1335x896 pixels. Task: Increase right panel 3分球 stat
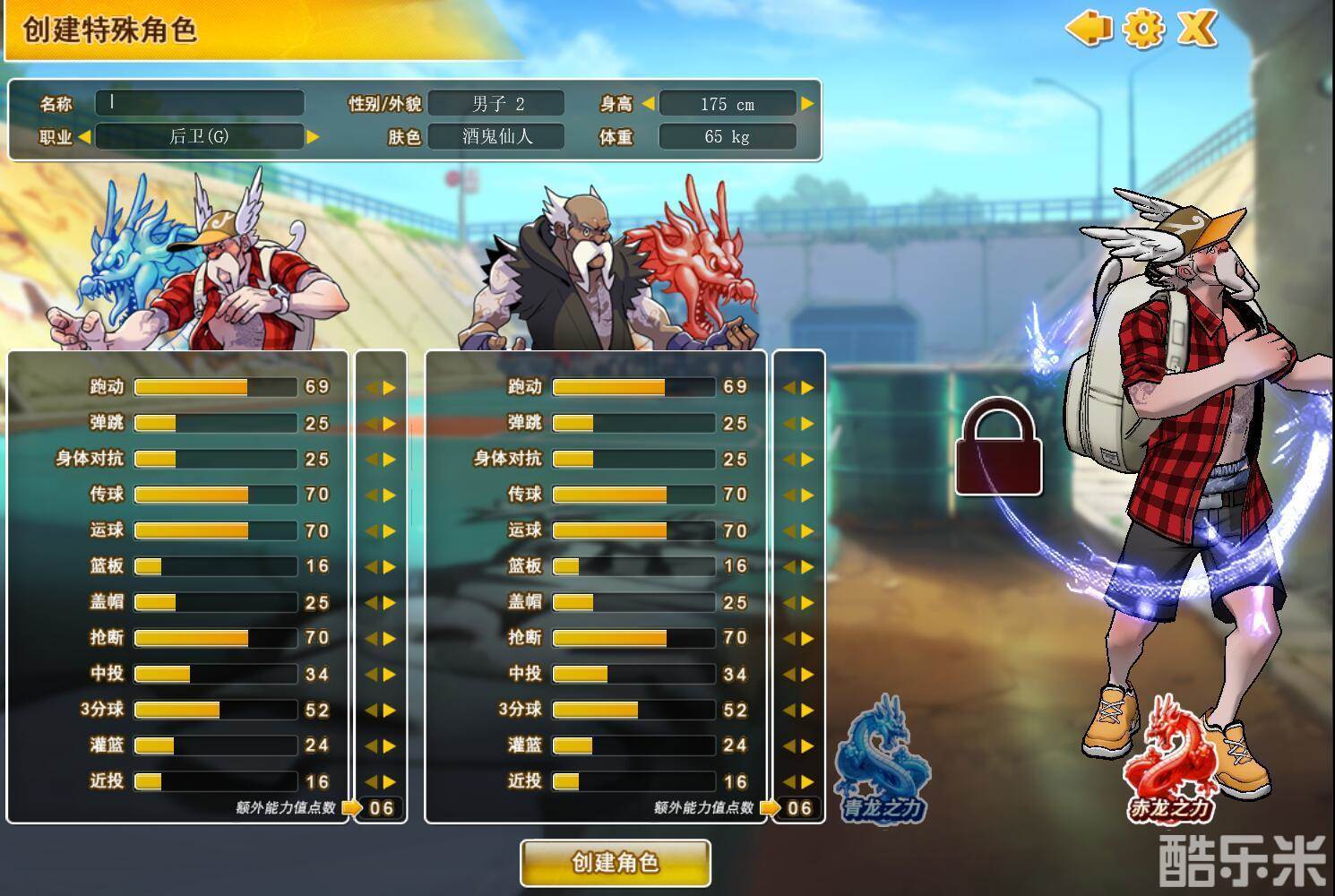pos(808,711)
